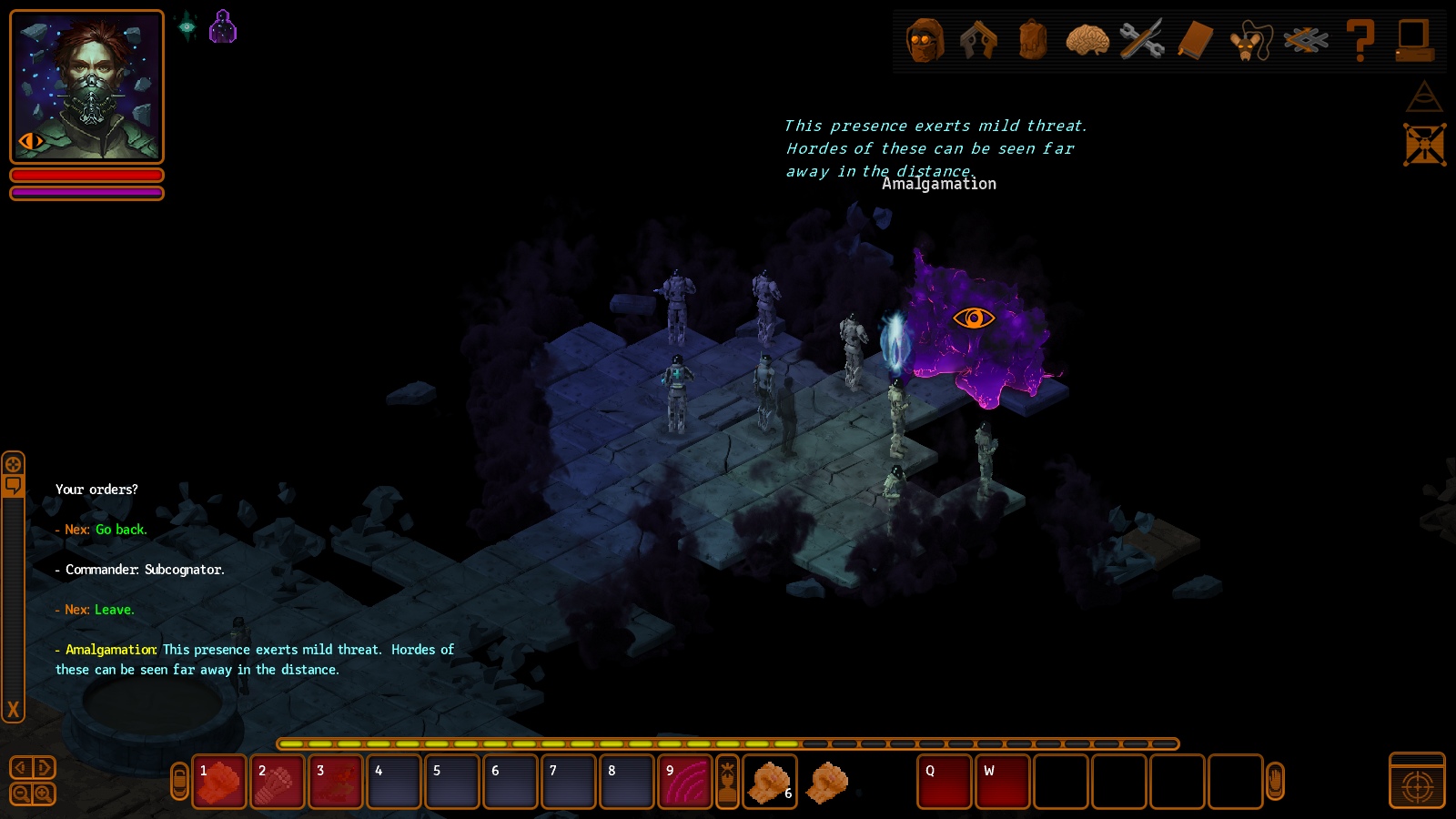The width and height of the screenshot is (1456, 819).
Task: Use hotbar slot 1 red fist ability
Action: click(219, 782)
